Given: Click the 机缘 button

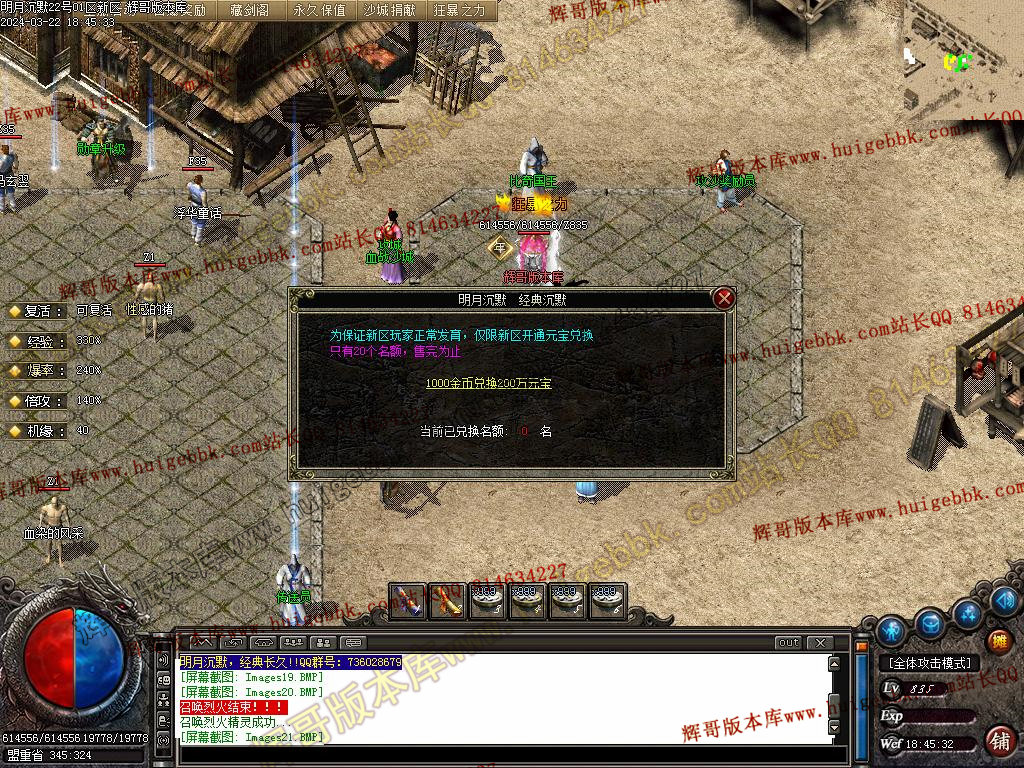Looking at the screenshot, I should (37, 431).
